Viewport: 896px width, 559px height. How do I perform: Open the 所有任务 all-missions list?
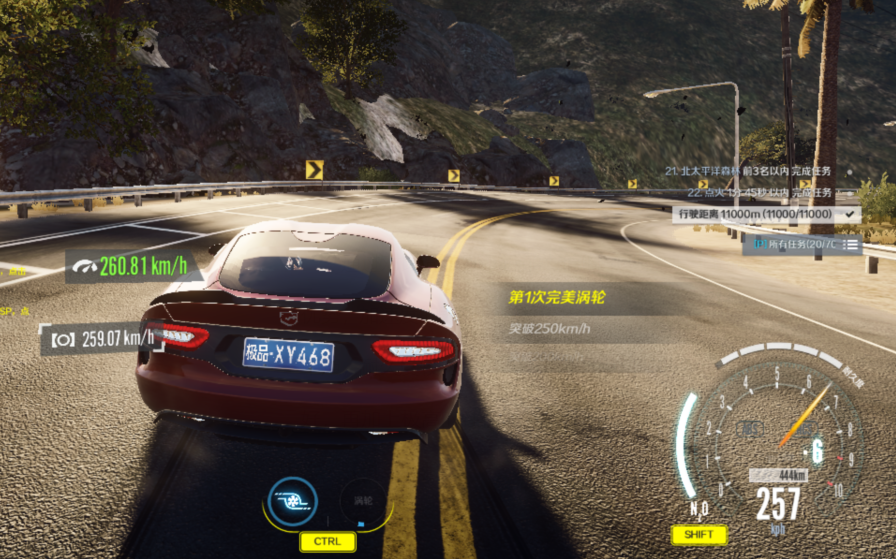(x=802, y=244)
